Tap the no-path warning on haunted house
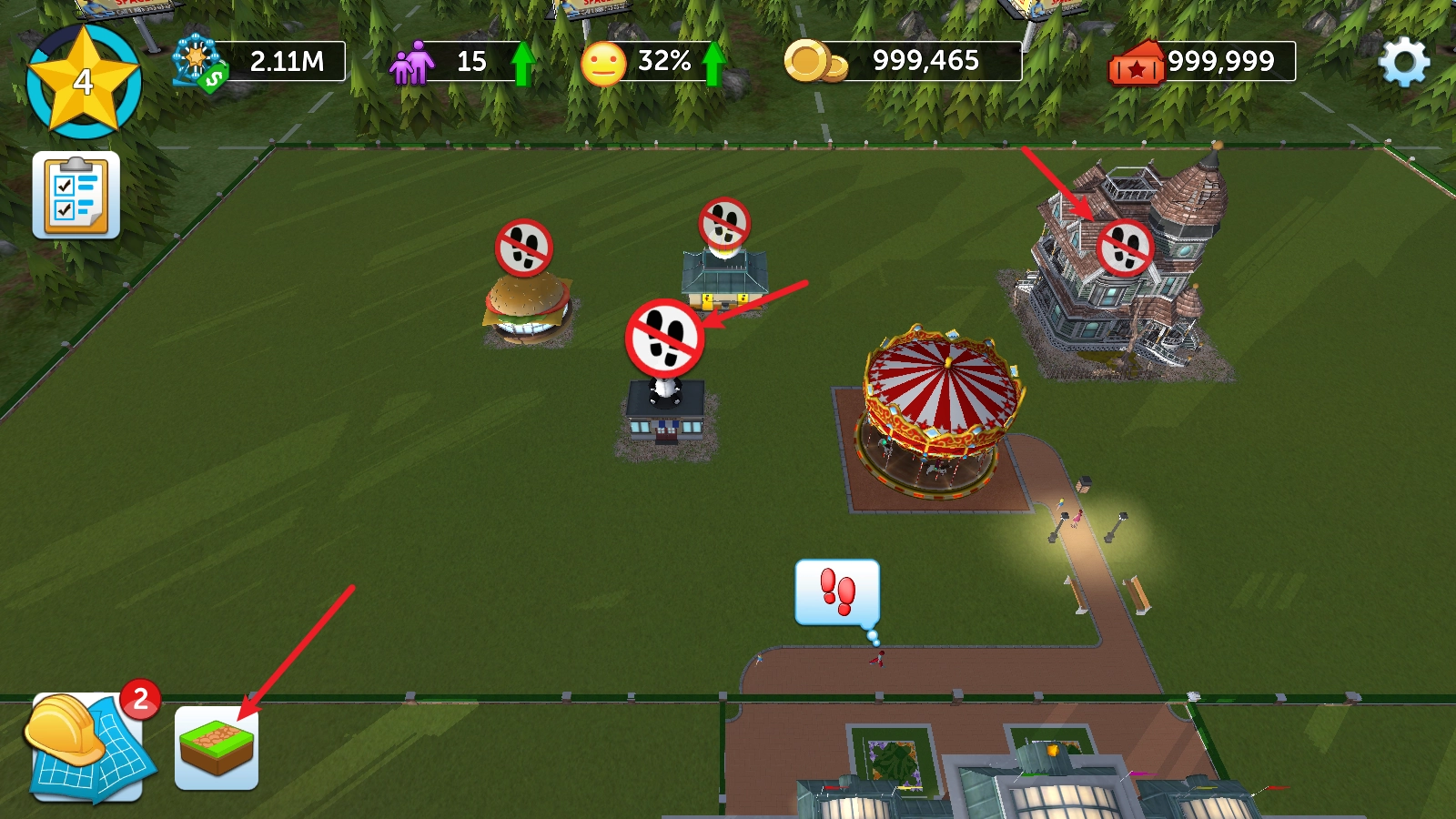 click(x=1125, y=248)
